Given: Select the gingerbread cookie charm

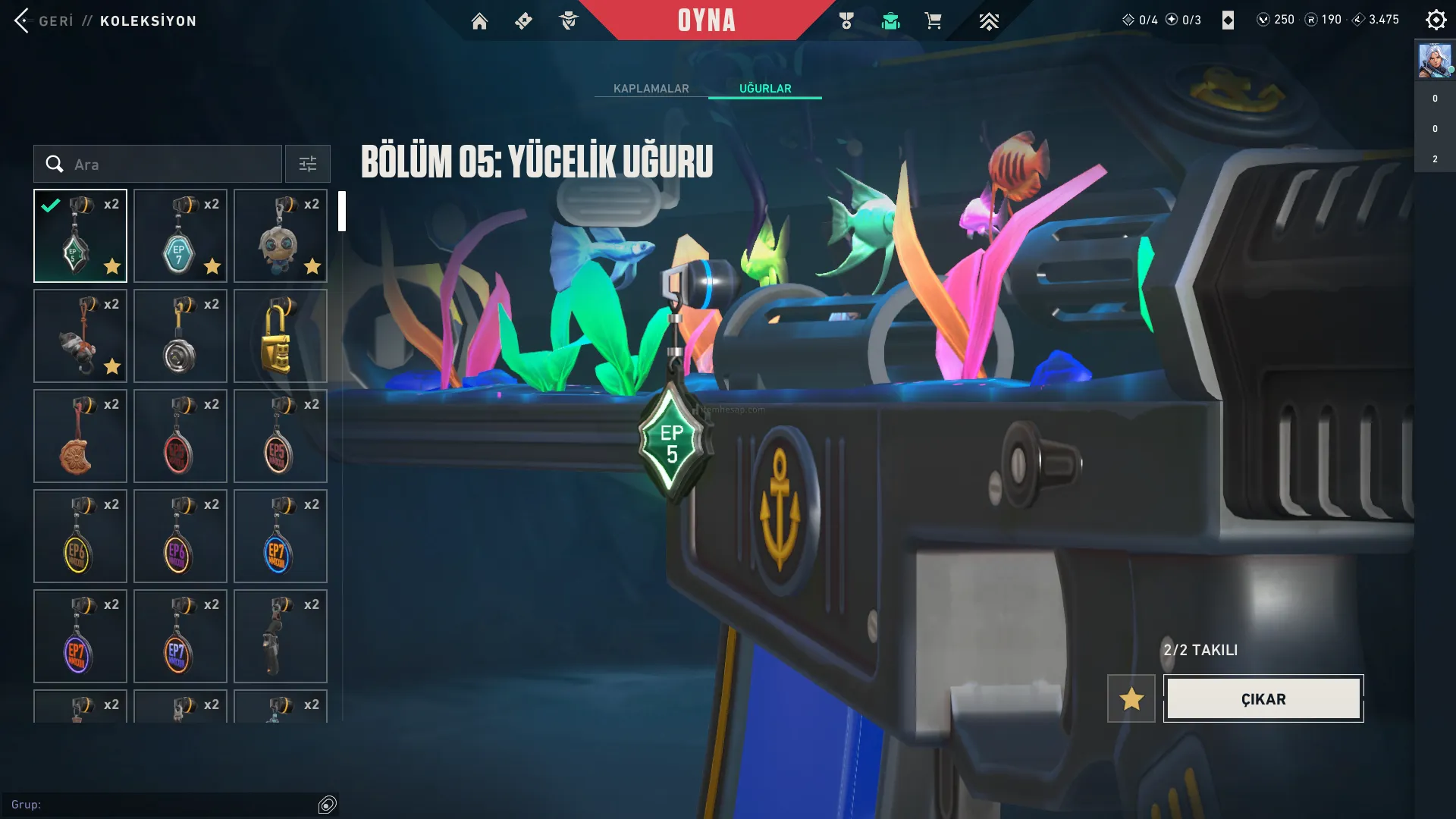Looking at the screenshot, I should [x=80, y=436].
